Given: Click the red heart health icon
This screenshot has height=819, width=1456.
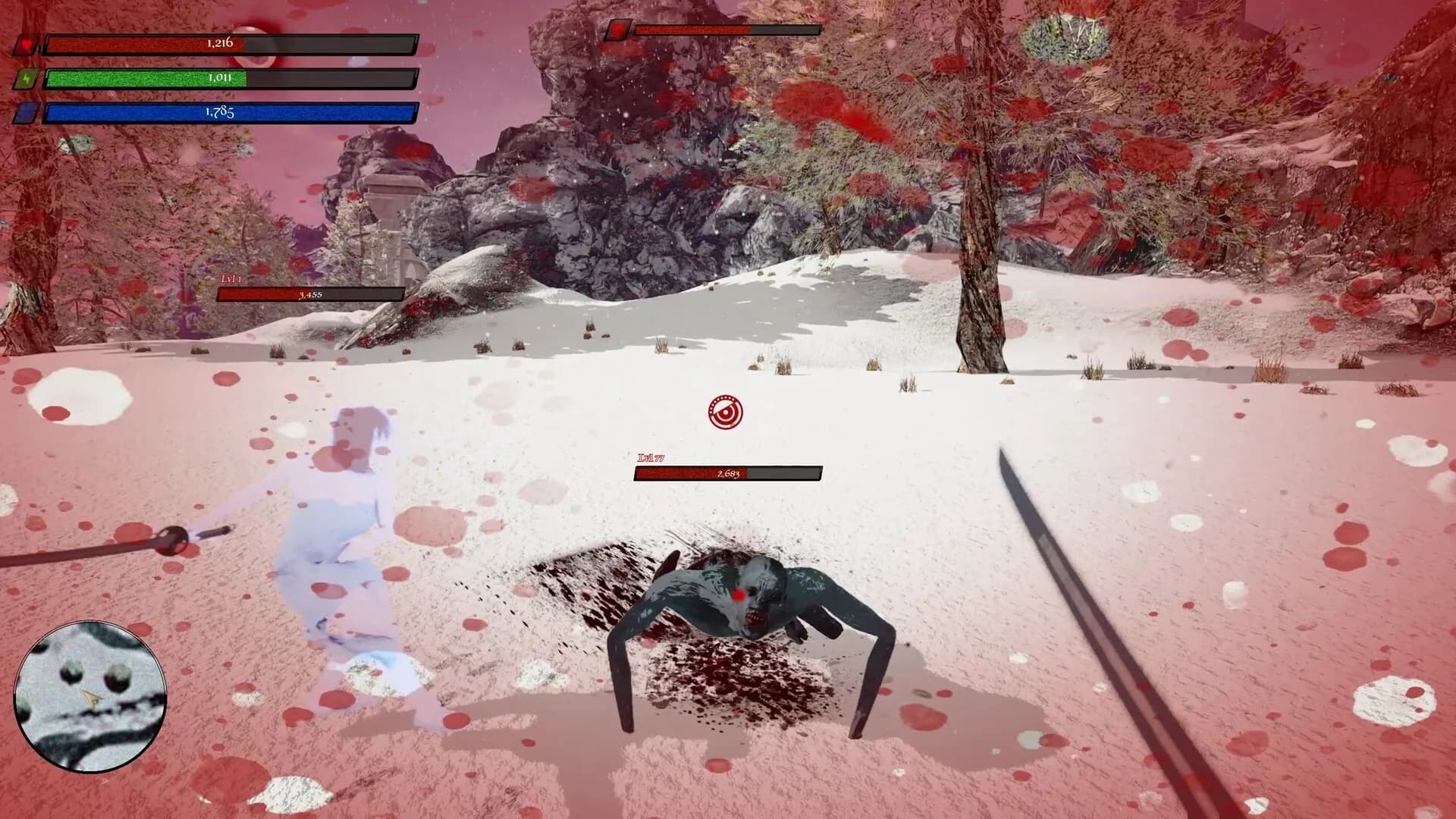Looking at the screenshot, I should click(x=27, y=45).
